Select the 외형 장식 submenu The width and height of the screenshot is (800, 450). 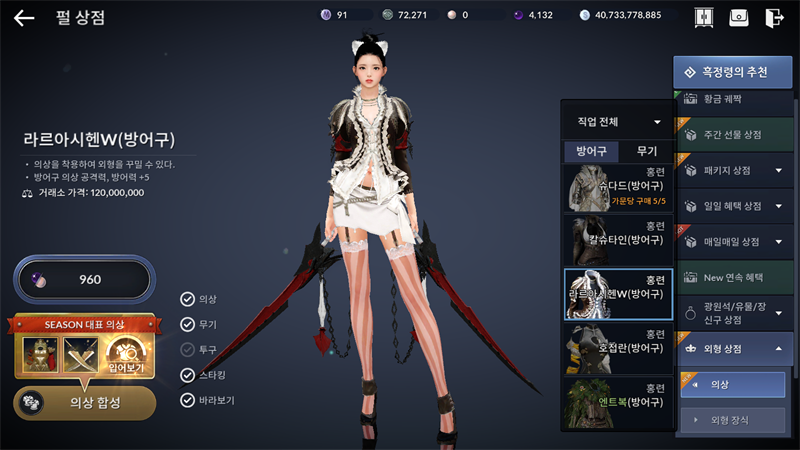coord(733,420)
